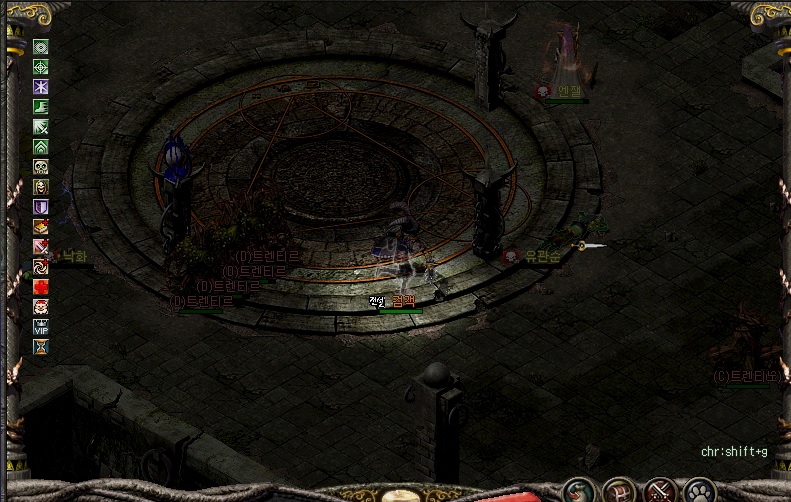This screenshot has height=502, width=791.
Task: Open the VIP status icon
Action: click(x=41, y=326)
